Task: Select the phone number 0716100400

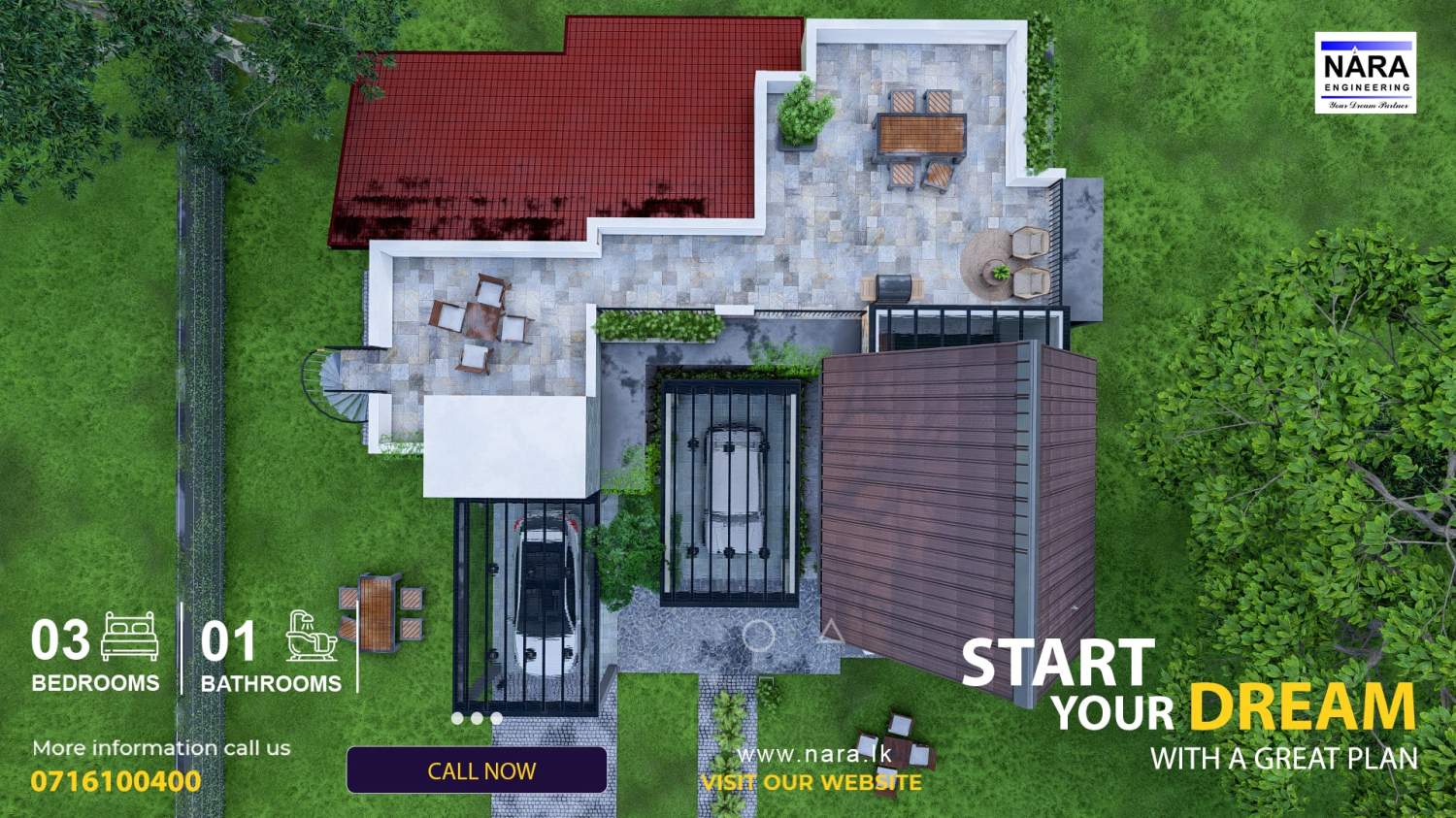Action: (x=116, y=781)
